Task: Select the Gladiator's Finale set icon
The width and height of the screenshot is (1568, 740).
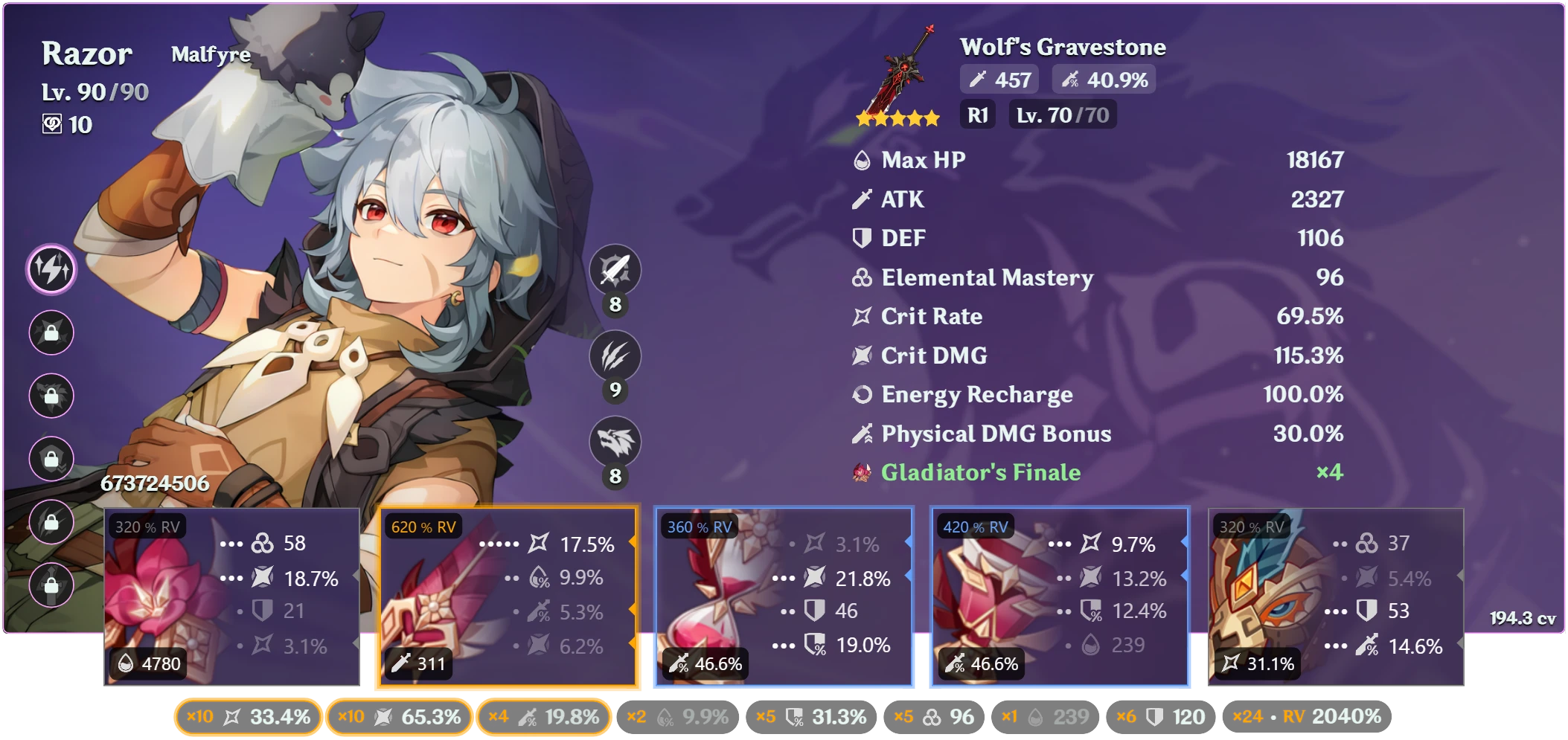Action: 863,473
